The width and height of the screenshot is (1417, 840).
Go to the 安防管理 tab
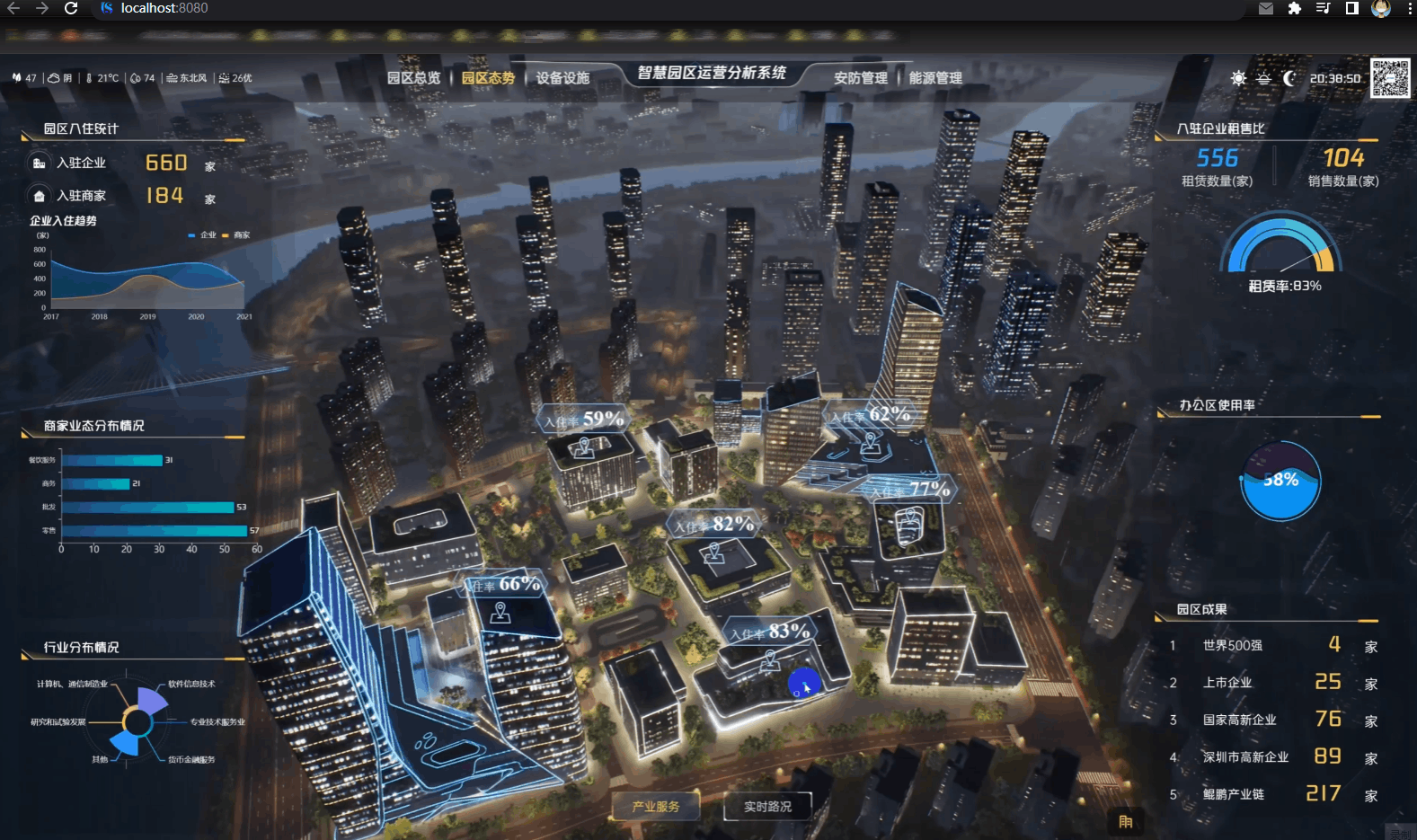pyautogui.click(x=860, y=78)
